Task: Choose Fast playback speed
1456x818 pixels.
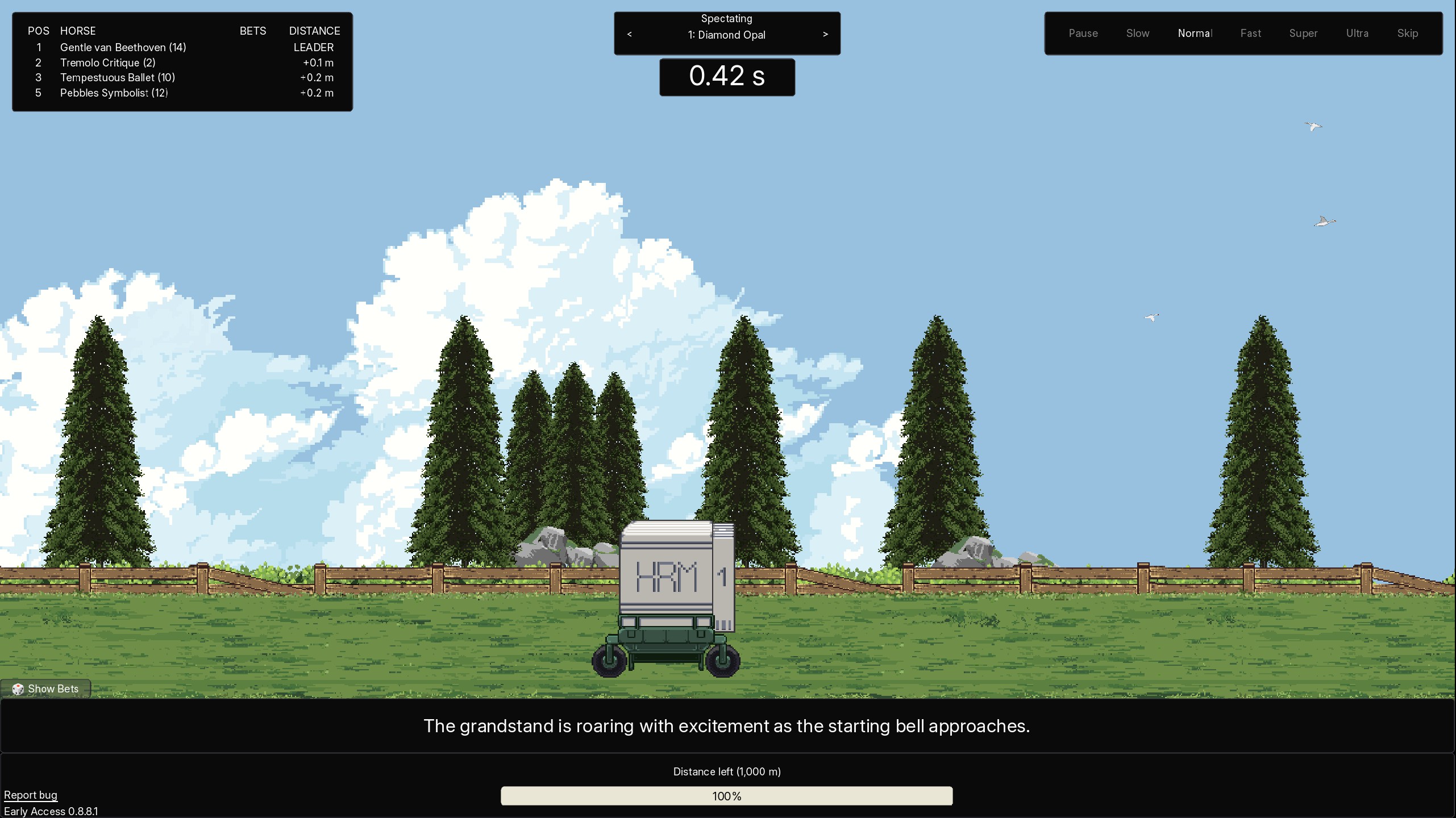Action: point(1250,34)
